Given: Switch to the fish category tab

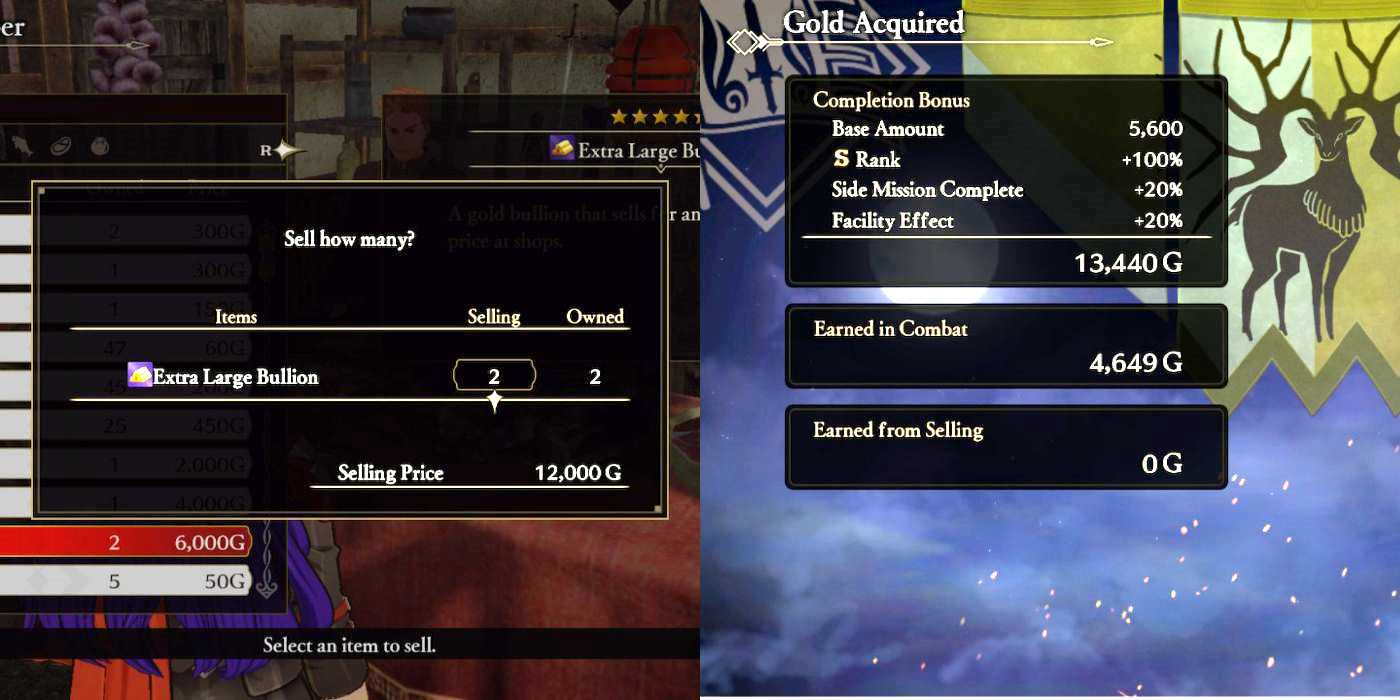Looking at the screenshot, I should coord(24,147).
